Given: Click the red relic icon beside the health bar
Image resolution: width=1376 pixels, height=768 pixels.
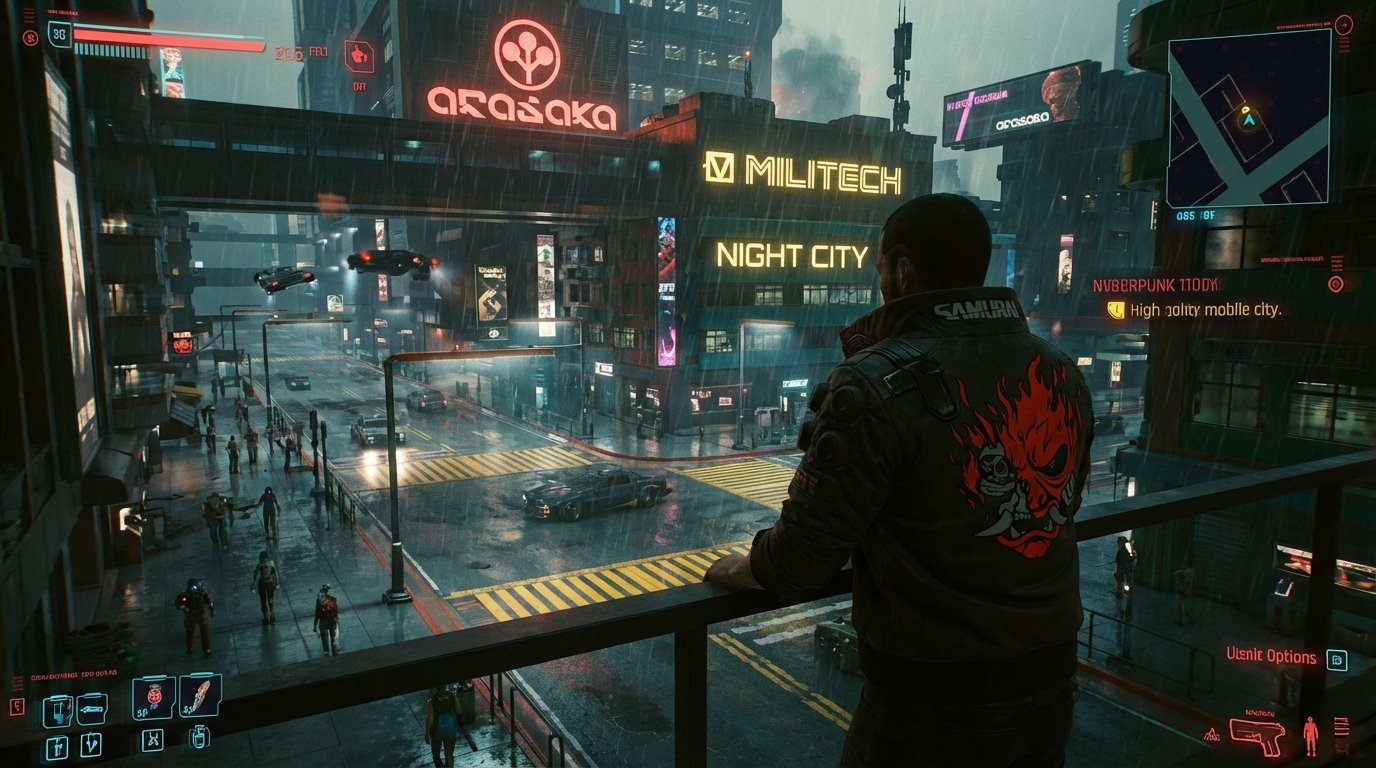Looking at the screenshot, I should tap(30, 38).
